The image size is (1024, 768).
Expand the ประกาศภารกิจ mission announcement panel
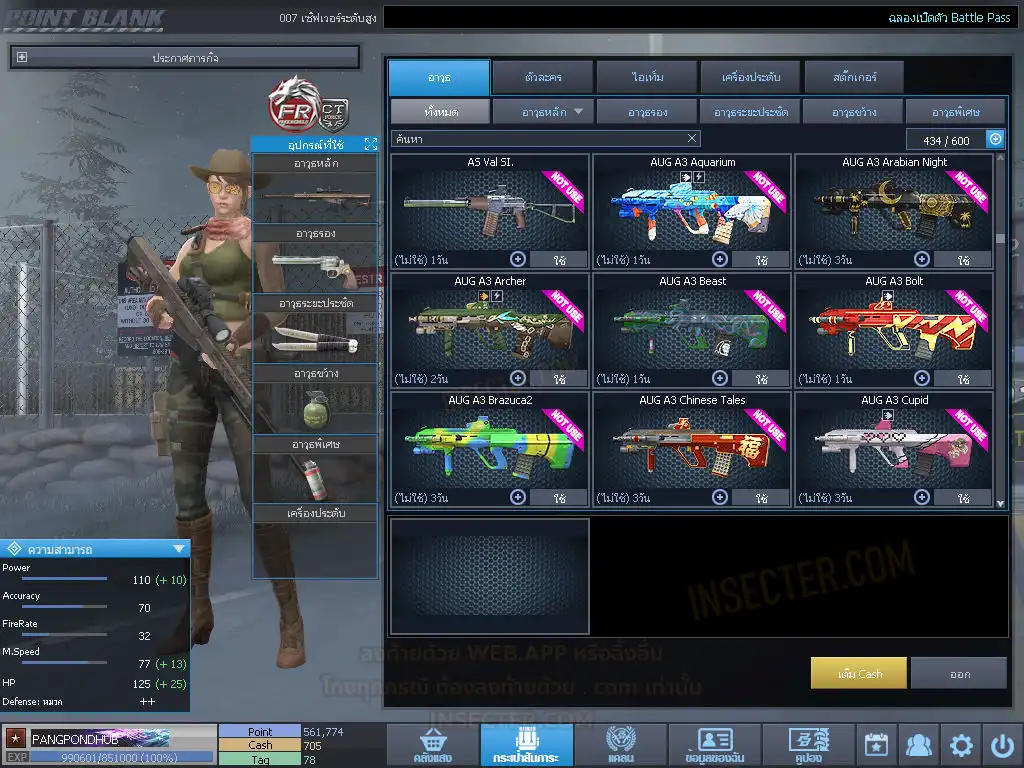pyautogui.click(x=22, y=58)
